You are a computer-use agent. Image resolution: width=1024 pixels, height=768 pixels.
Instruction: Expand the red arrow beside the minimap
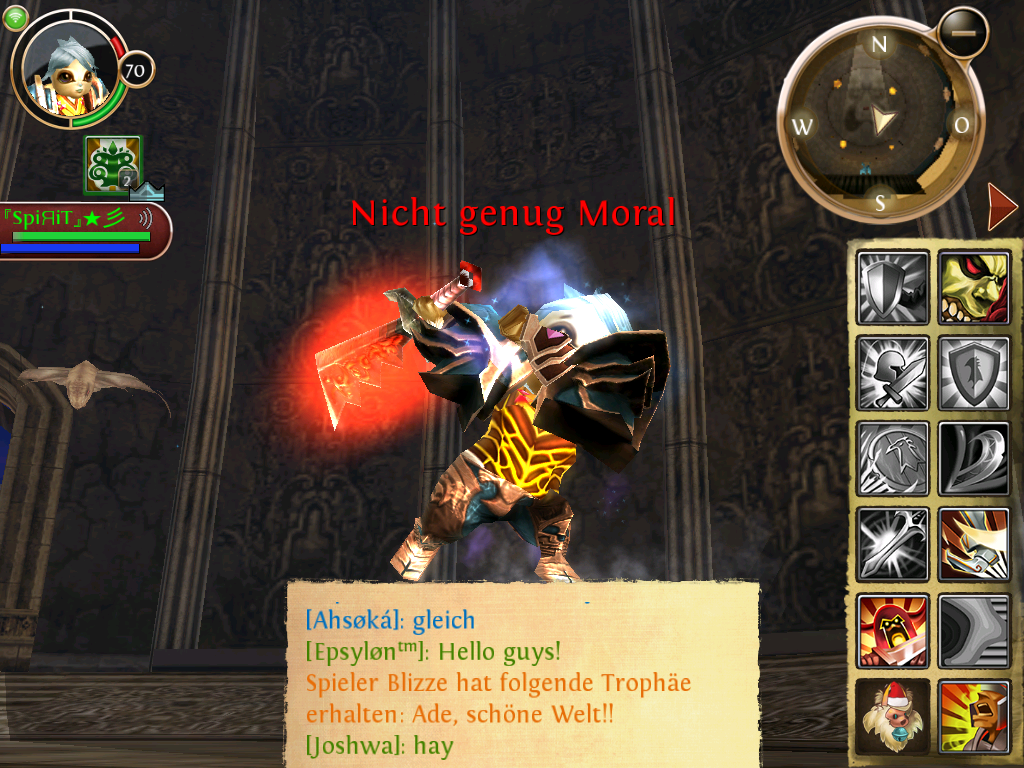coord(1001,208)
